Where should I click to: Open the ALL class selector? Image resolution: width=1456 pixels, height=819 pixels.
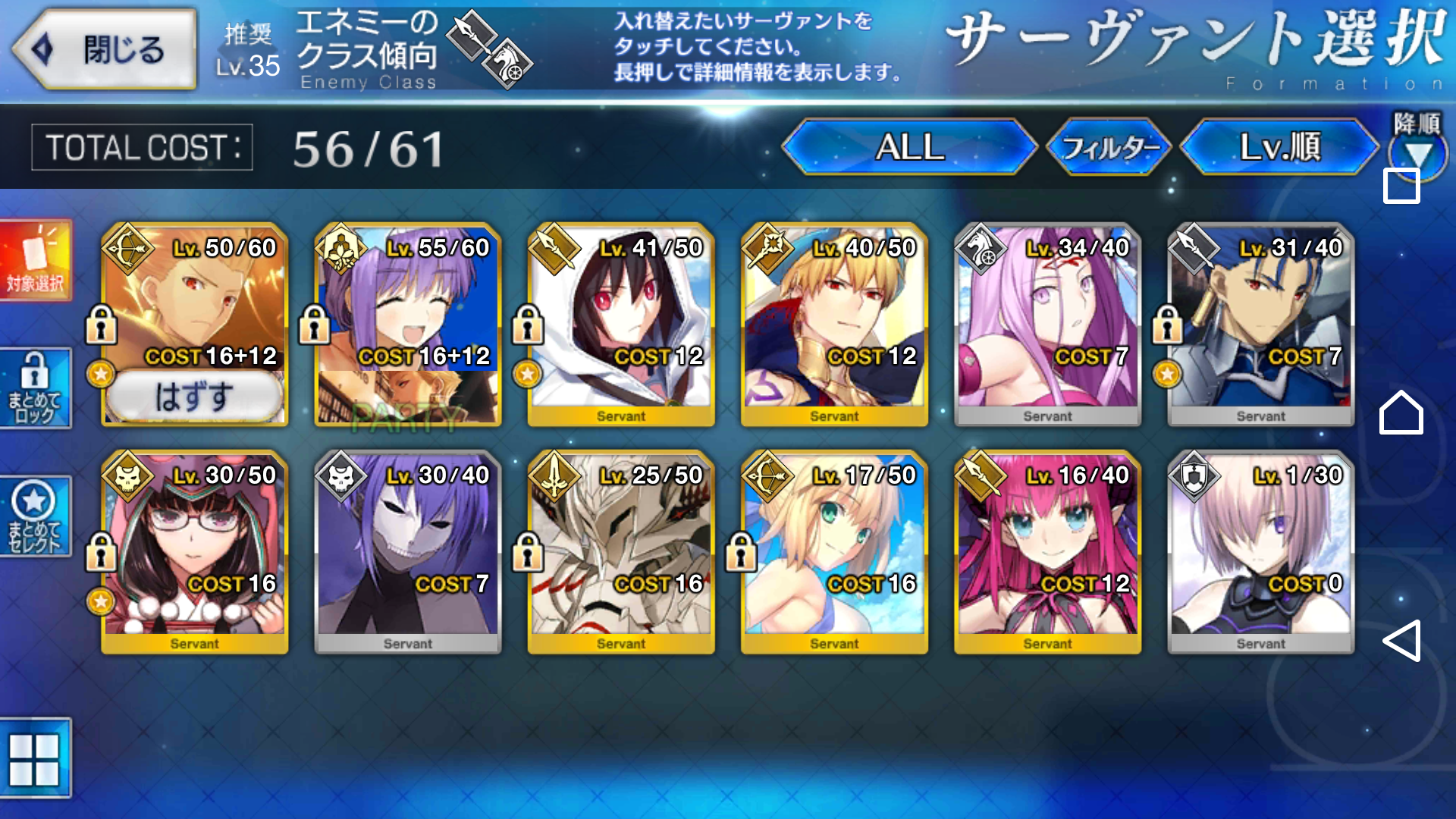tap(909, 147)
